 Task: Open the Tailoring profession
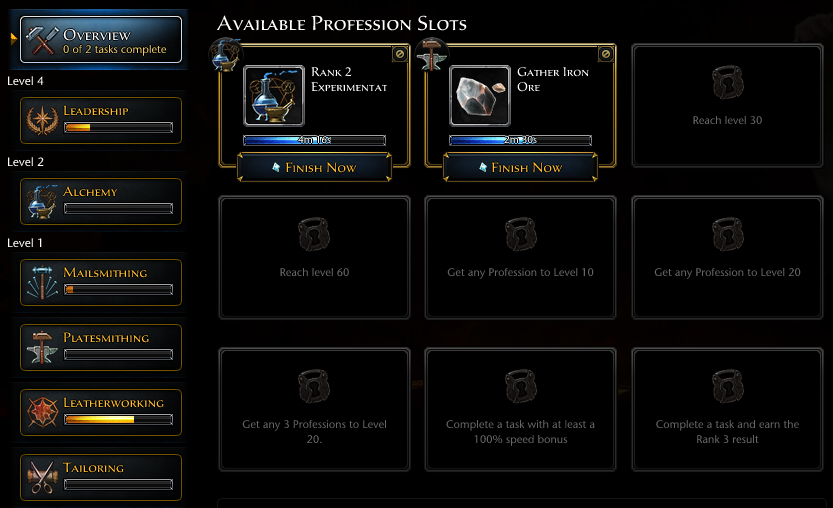(100, 477)
